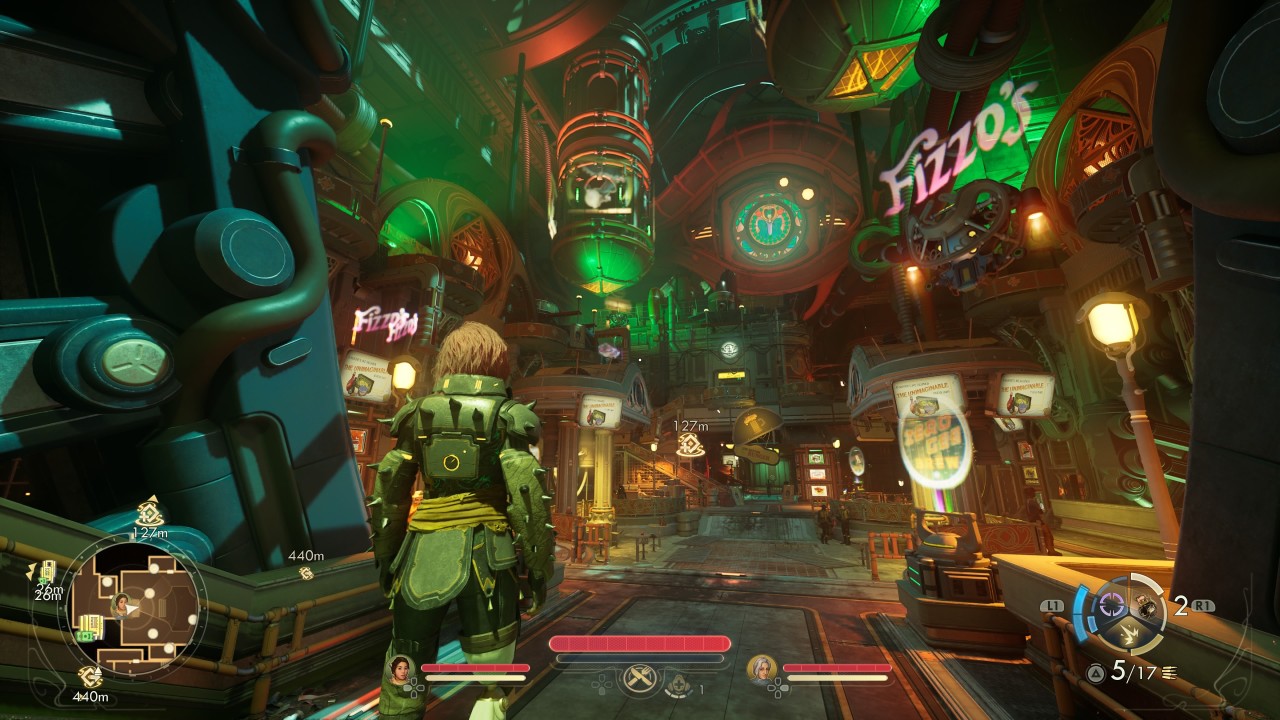Use the medical kit healing item
The image size is (1280, 720).
click(x=681, y=684)
